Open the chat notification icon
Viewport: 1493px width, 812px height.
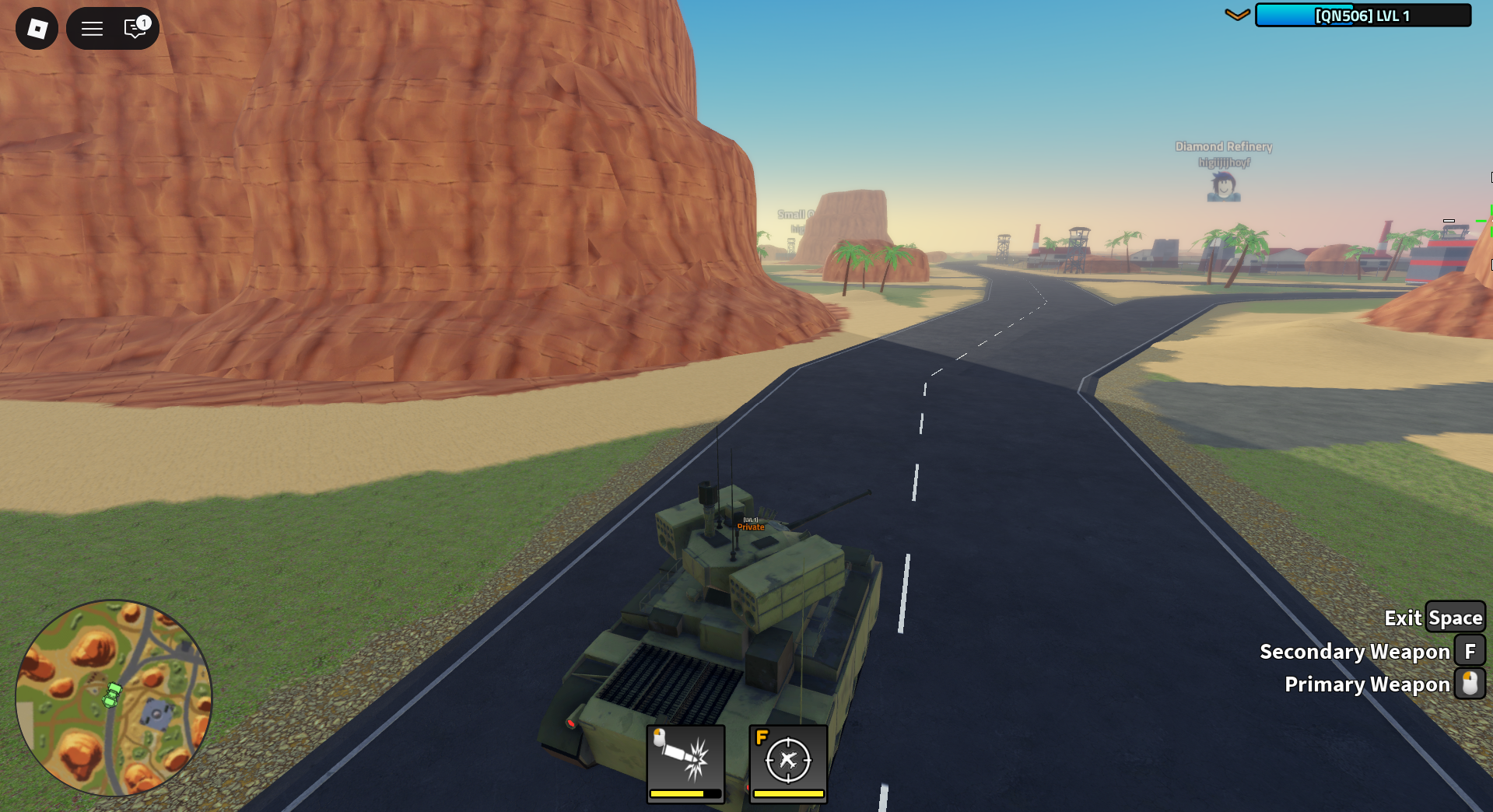(132, 30)
